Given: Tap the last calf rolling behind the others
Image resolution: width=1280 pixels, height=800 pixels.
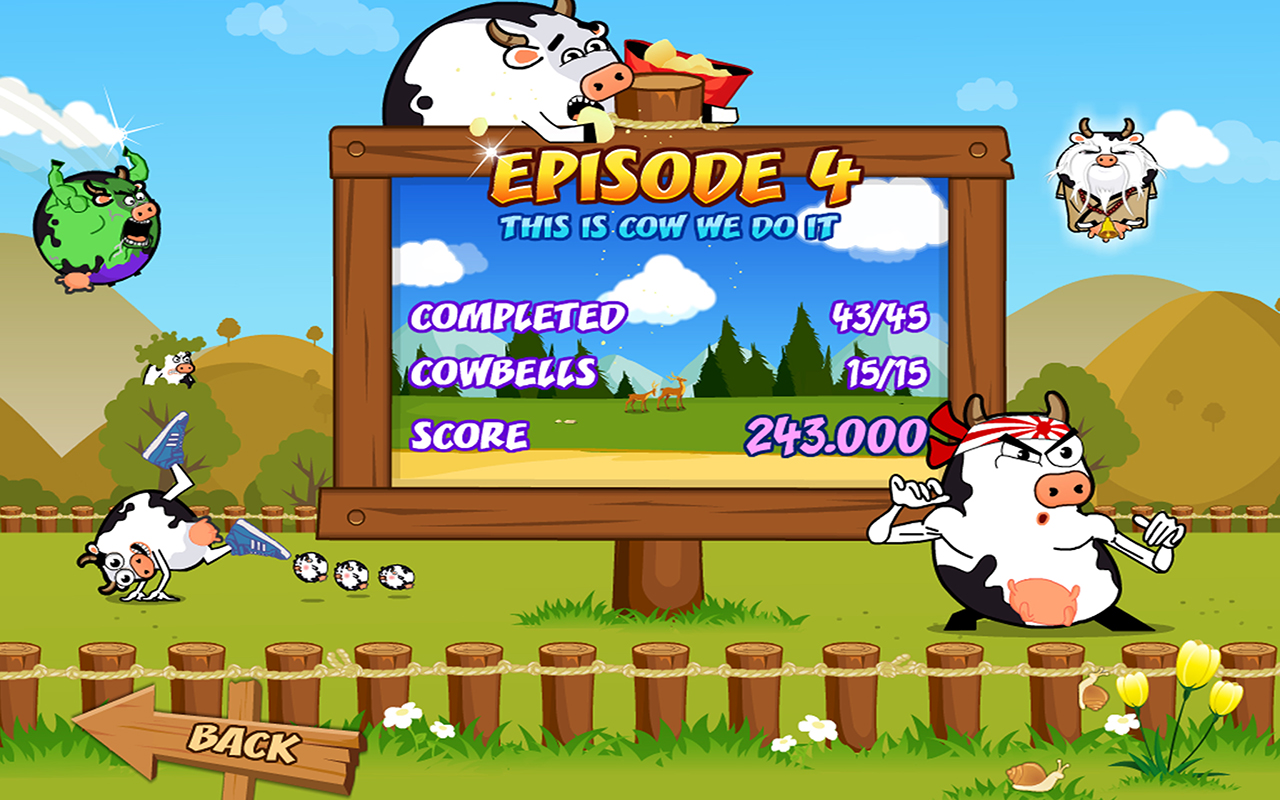Looking at the screenshot, I should (392, 578).
